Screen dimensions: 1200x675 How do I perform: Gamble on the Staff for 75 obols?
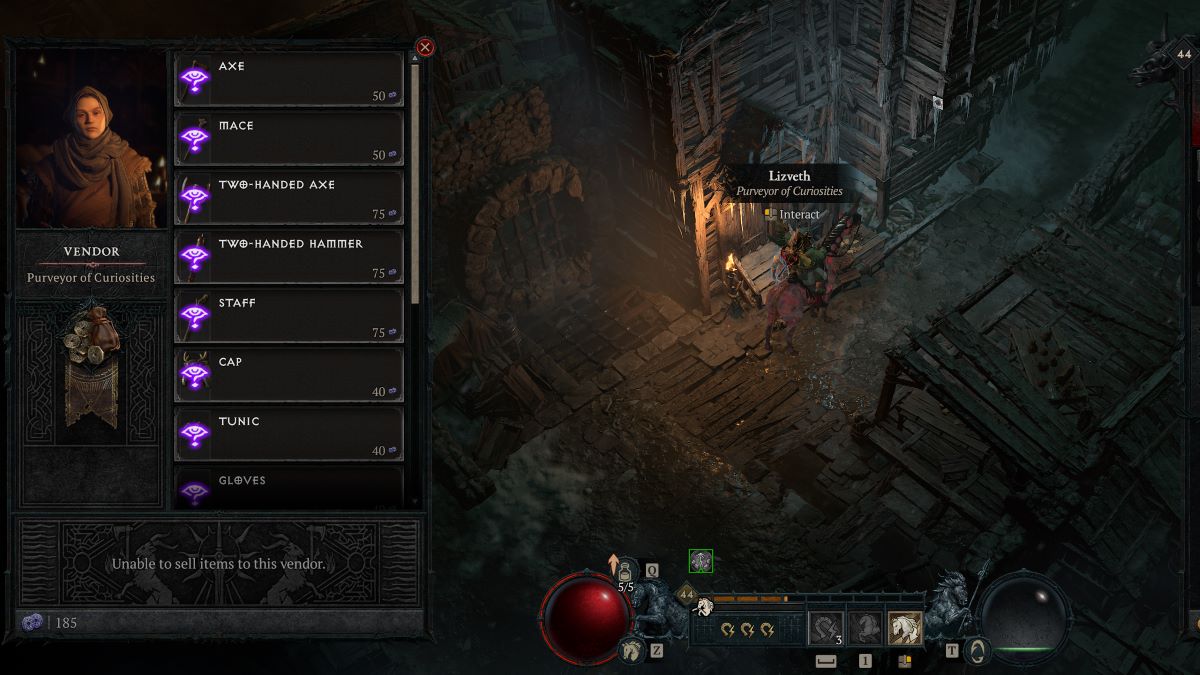tap(289, 315)
